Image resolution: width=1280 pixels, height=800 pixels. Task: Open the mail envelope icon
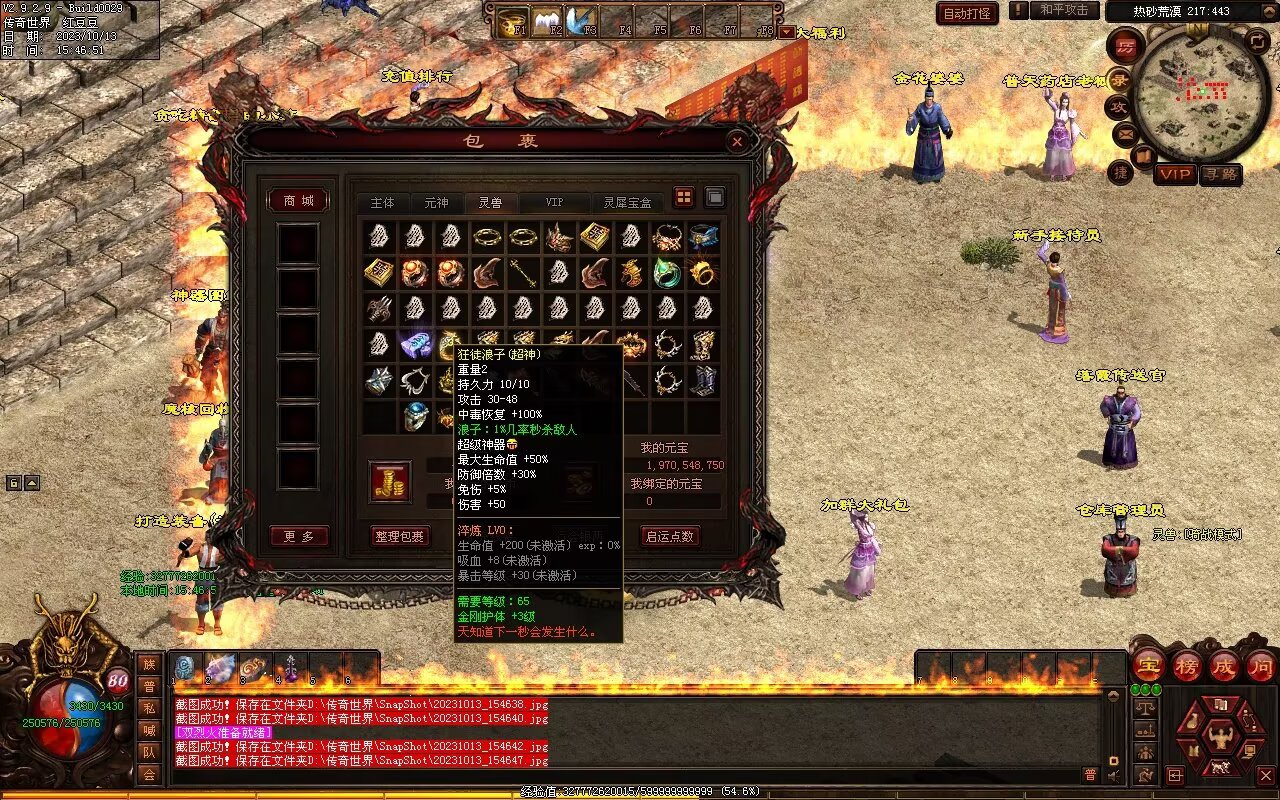click(x=1126, y=133)
